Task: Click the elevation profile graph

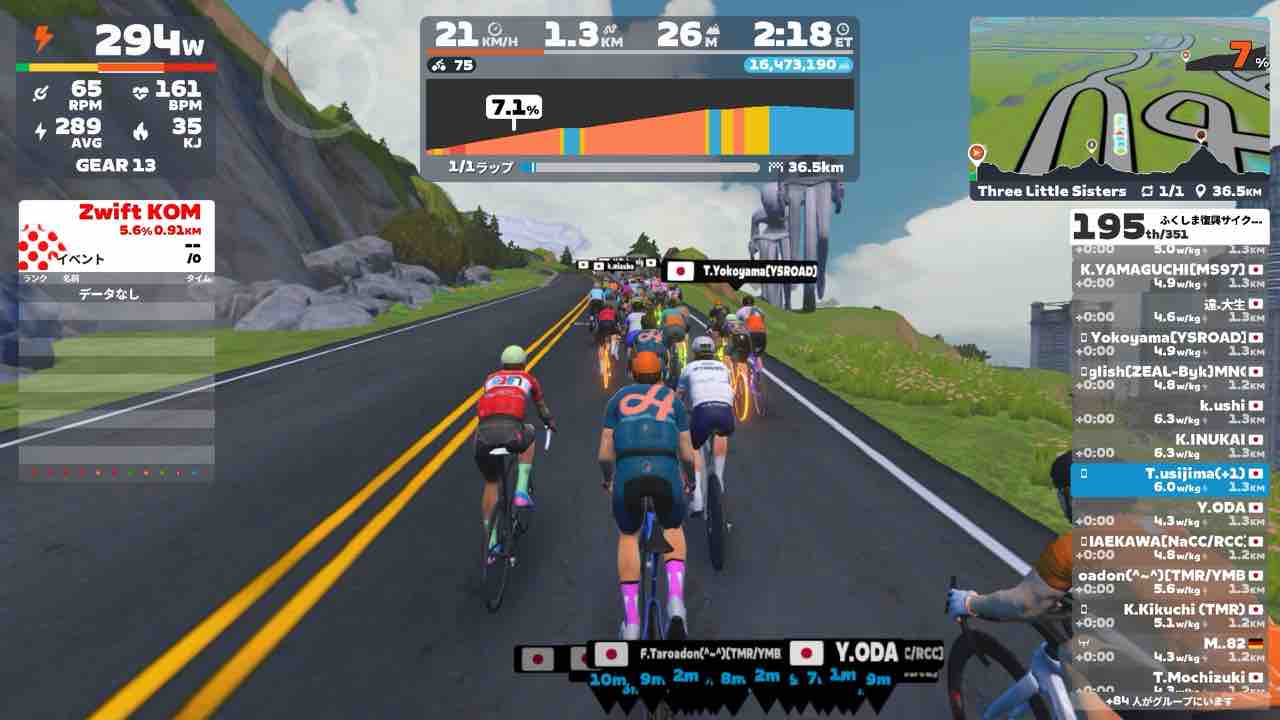Action: click(640, 118)
